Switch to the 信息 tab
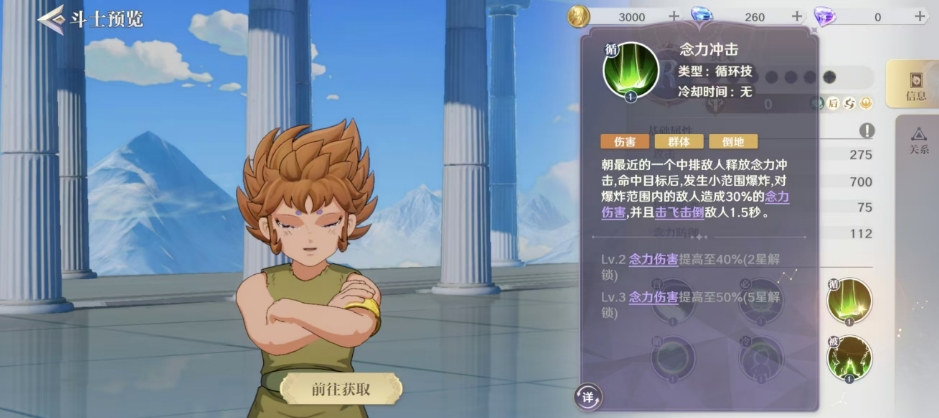 (914, 85)
